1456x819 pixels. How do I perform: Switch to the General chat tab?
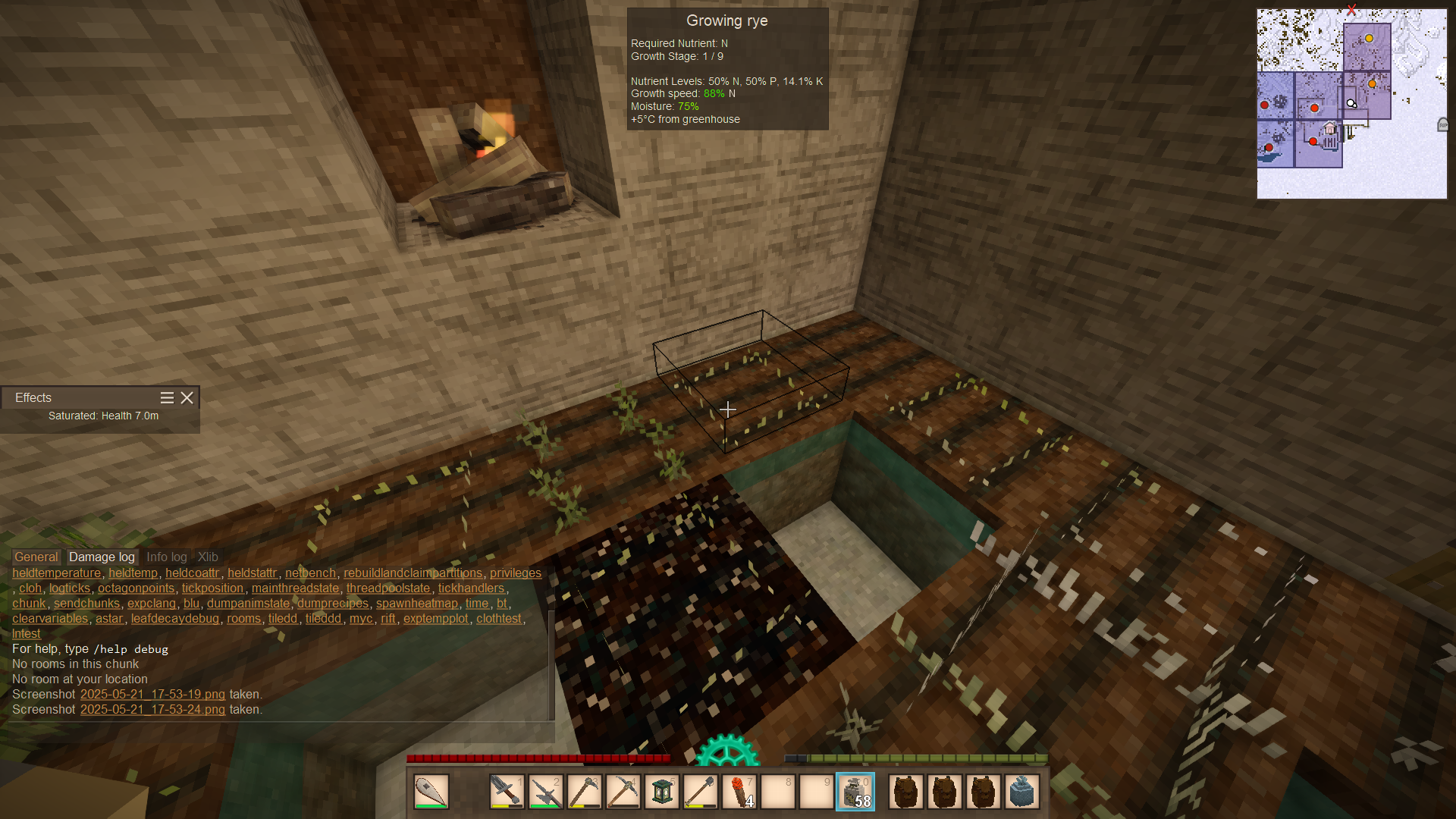point(36,557)
